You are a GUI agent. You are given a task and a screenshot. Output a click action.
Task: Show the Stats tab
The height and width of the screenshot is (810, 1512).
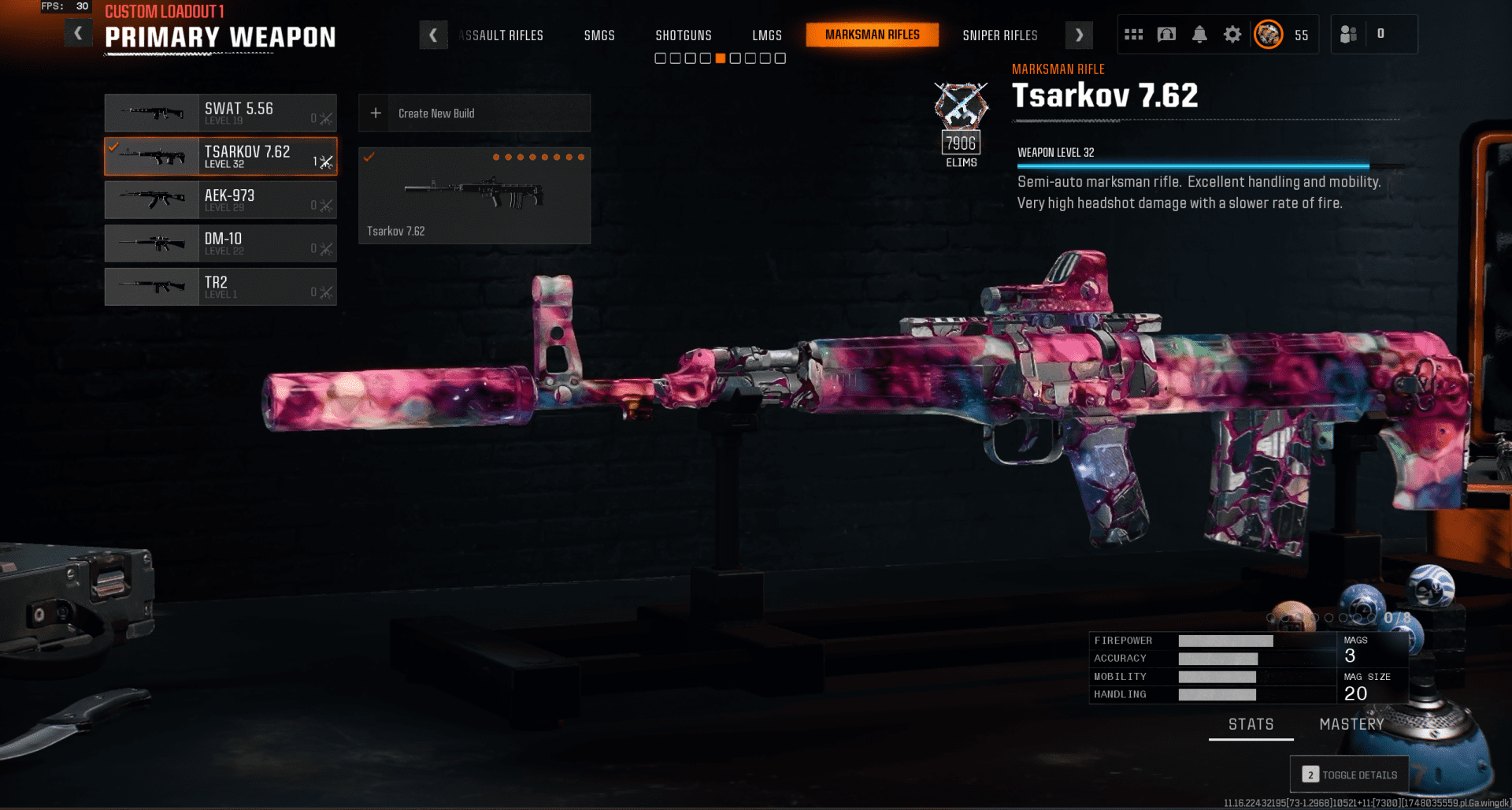pyautogui.click(x=1251, y=724)
